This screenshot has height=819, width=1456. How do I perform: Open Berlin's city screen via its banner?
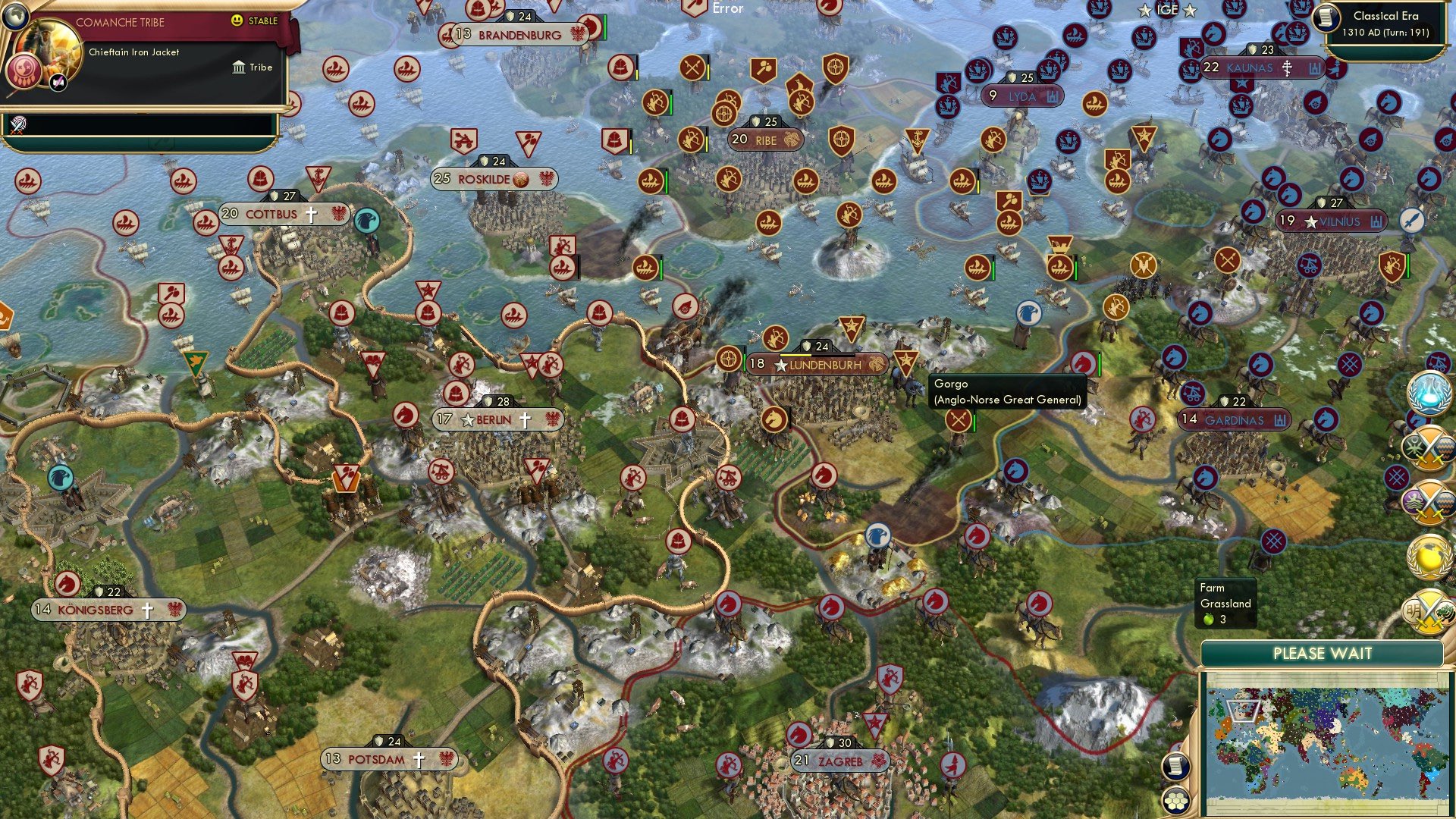click(494, 418)
